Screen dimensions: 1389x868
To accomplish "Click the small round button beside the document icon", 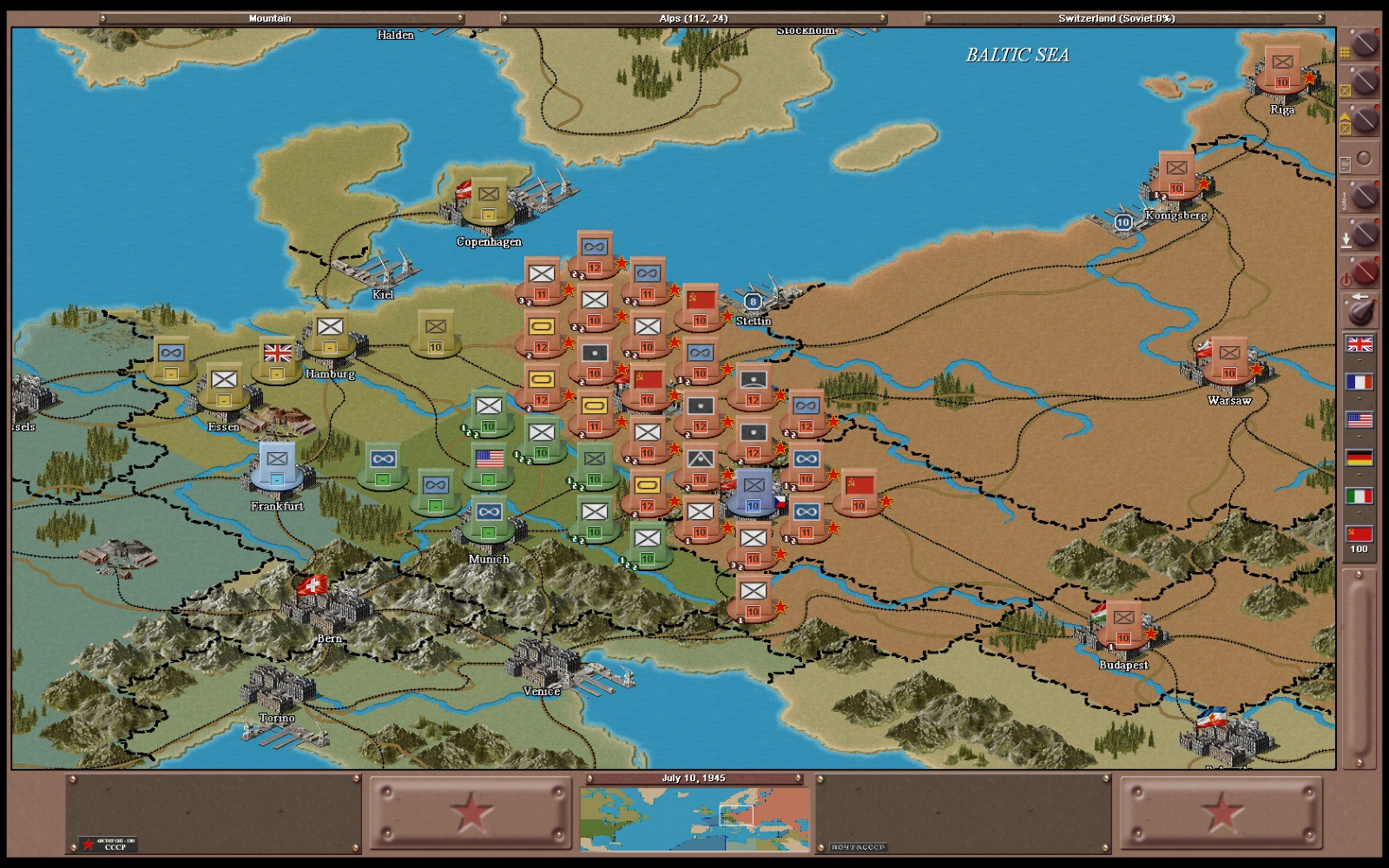I will click(1364, 159).
